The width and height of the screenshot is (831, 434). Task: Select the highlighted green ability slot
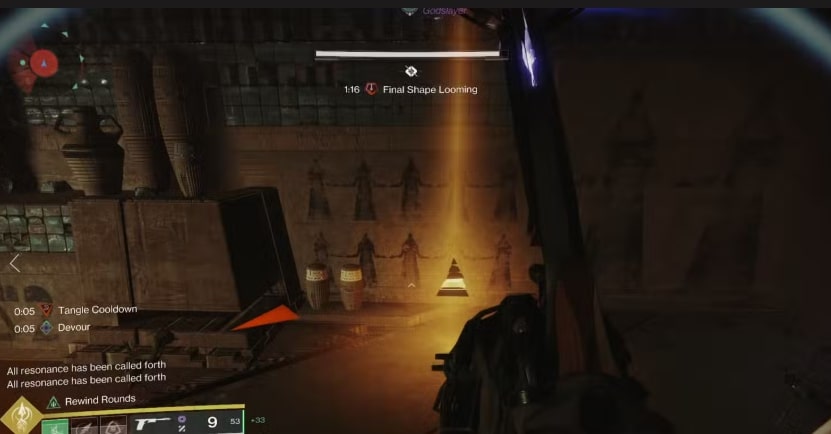[56, 425]
